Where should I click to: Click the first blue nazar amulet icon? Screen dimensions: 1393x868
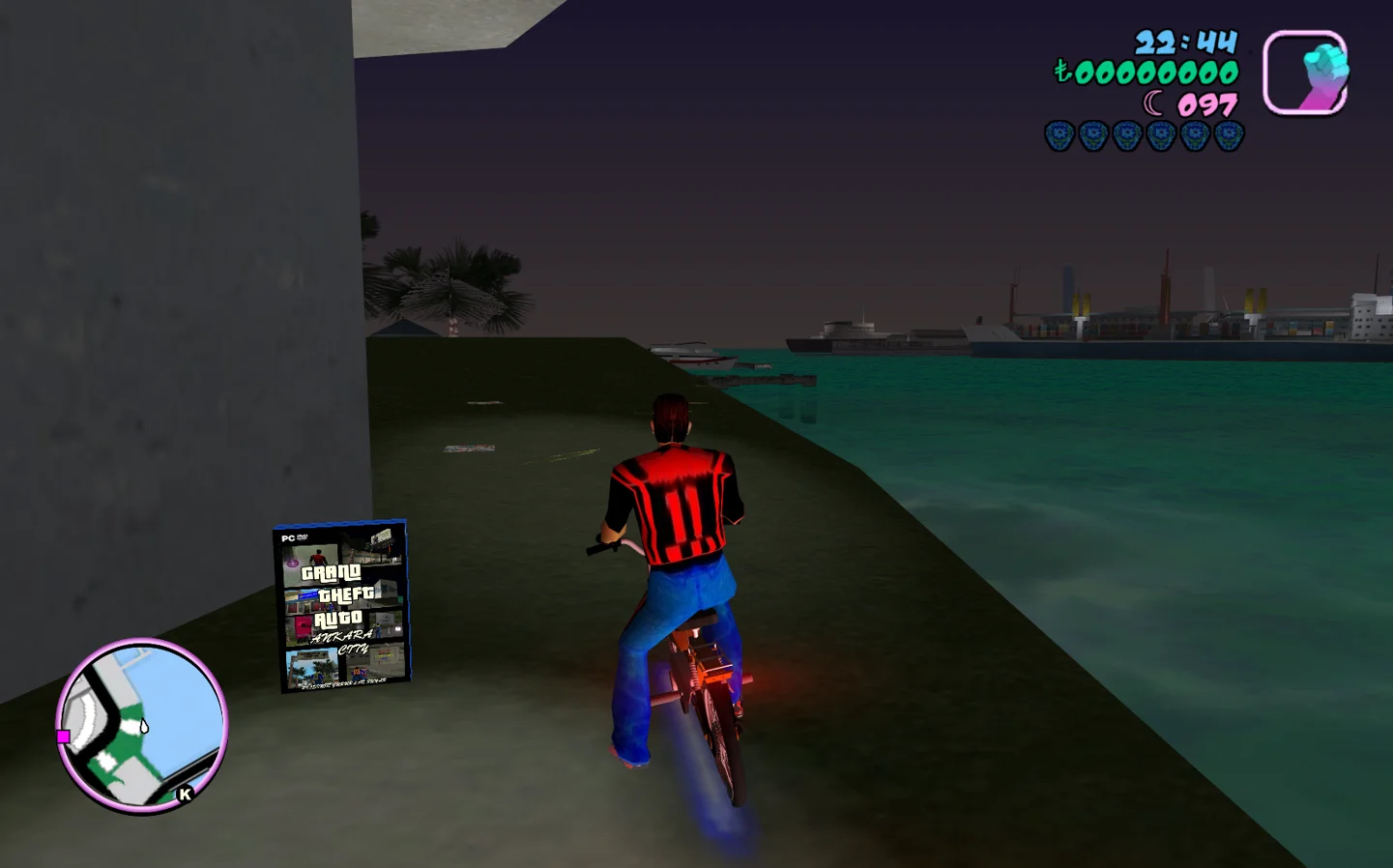(x=1058, y=134)
